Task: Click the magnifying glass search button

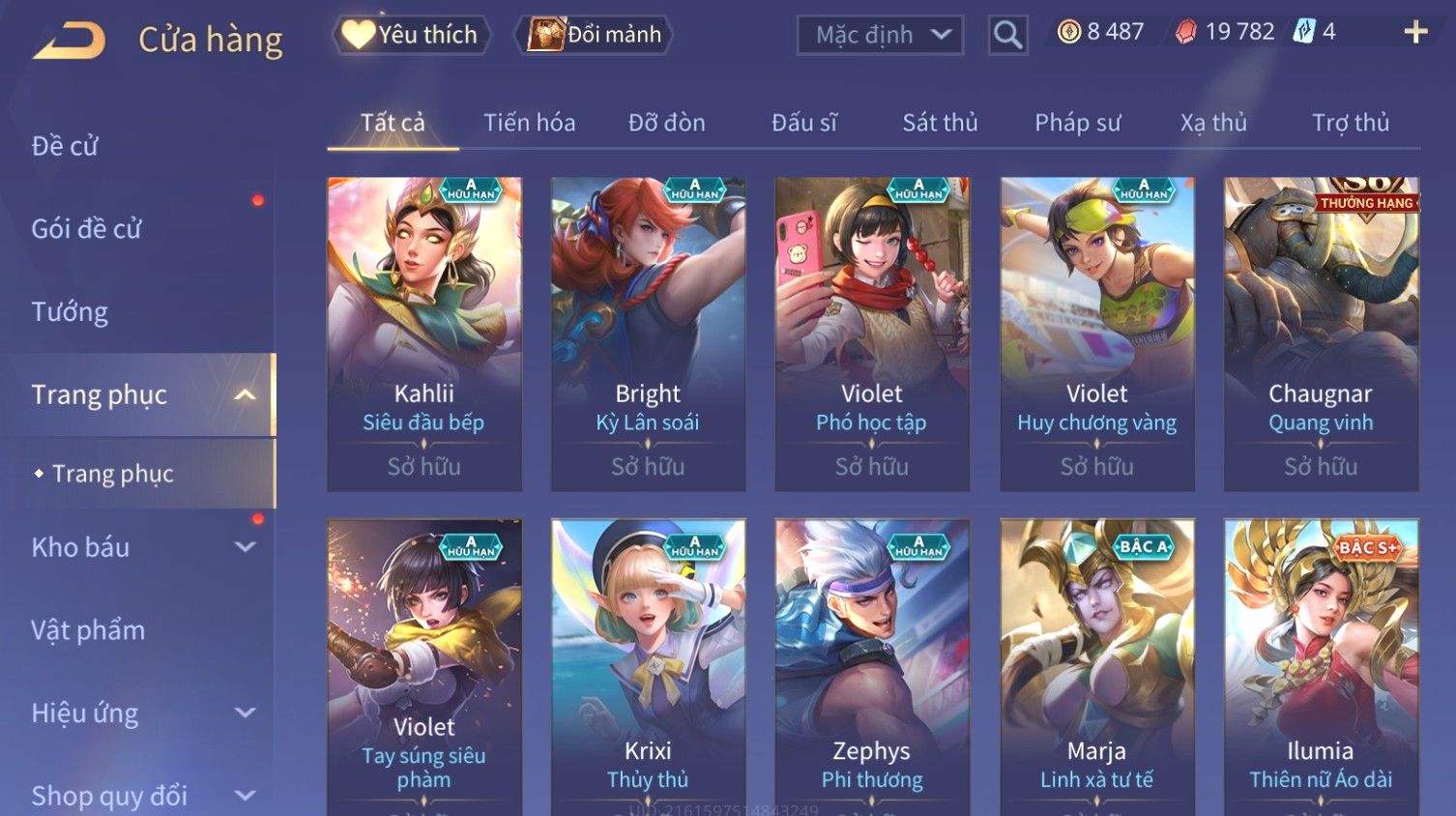Action: point(1007,36)
